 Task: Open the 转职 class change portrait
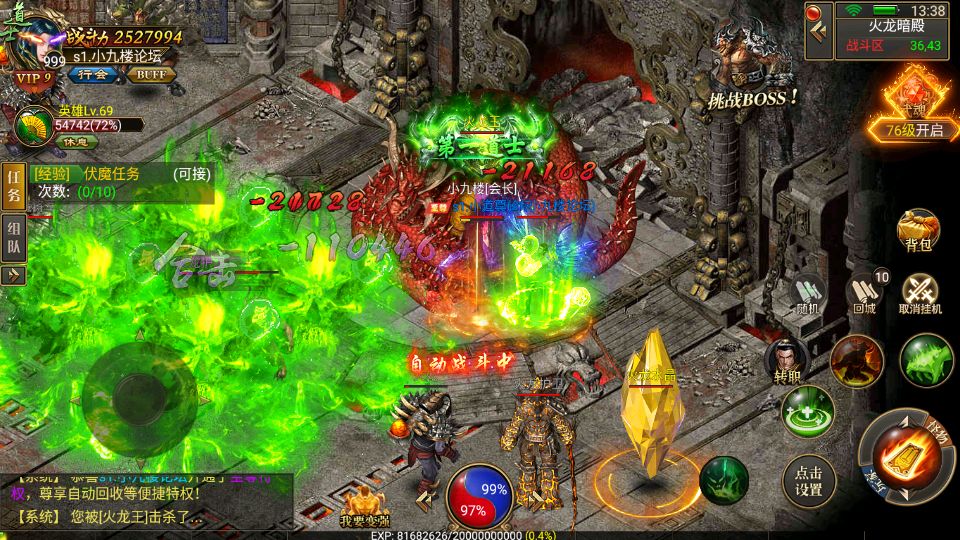pyautogui.click(x=786, y=361)
